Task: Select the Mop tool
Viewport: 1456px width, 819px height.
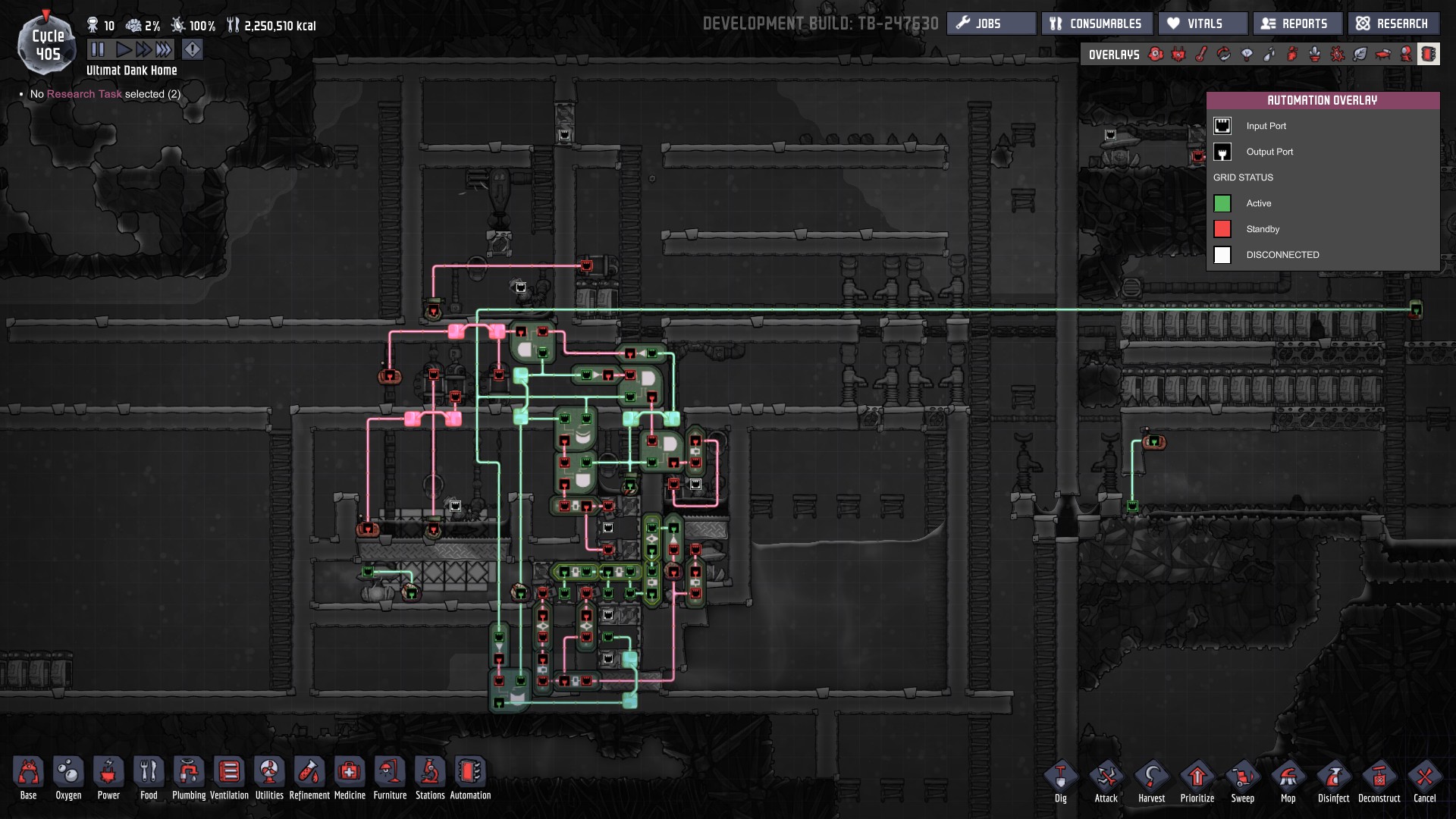Action: pyautogui.click(x=1288, y=779)
